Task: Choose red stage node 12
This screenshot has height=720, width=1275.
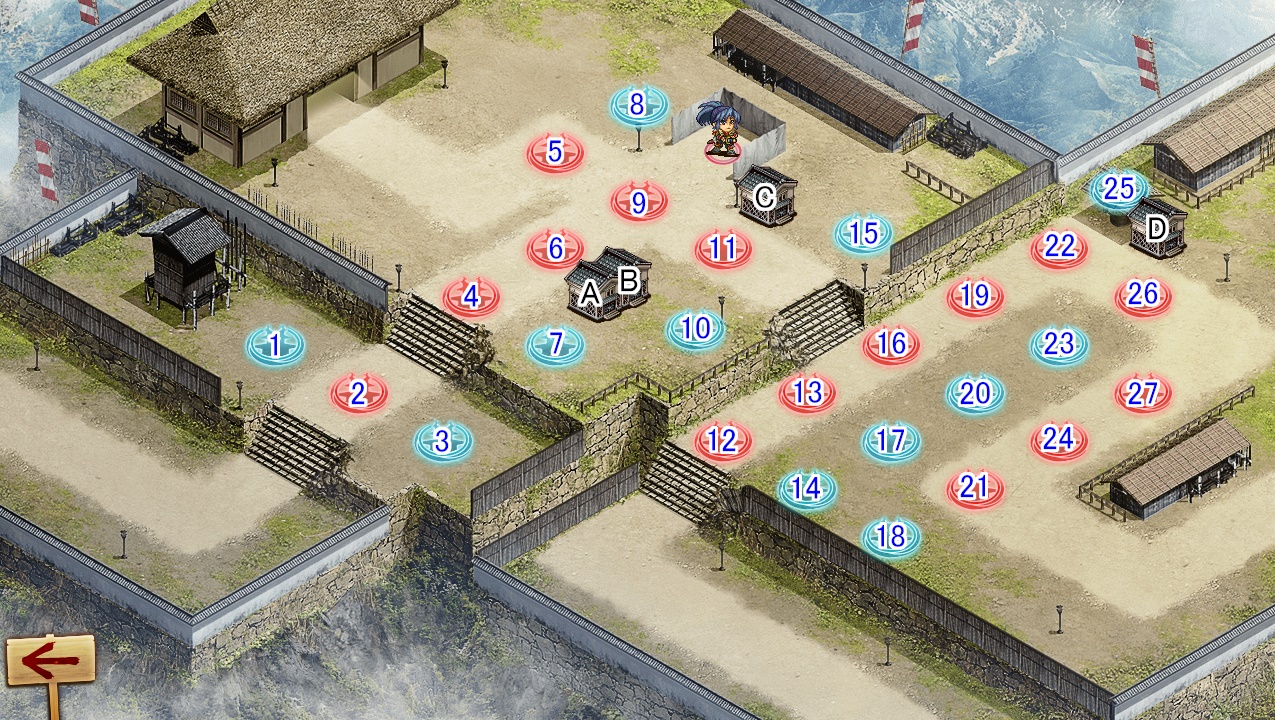Action: pos(722,440)
